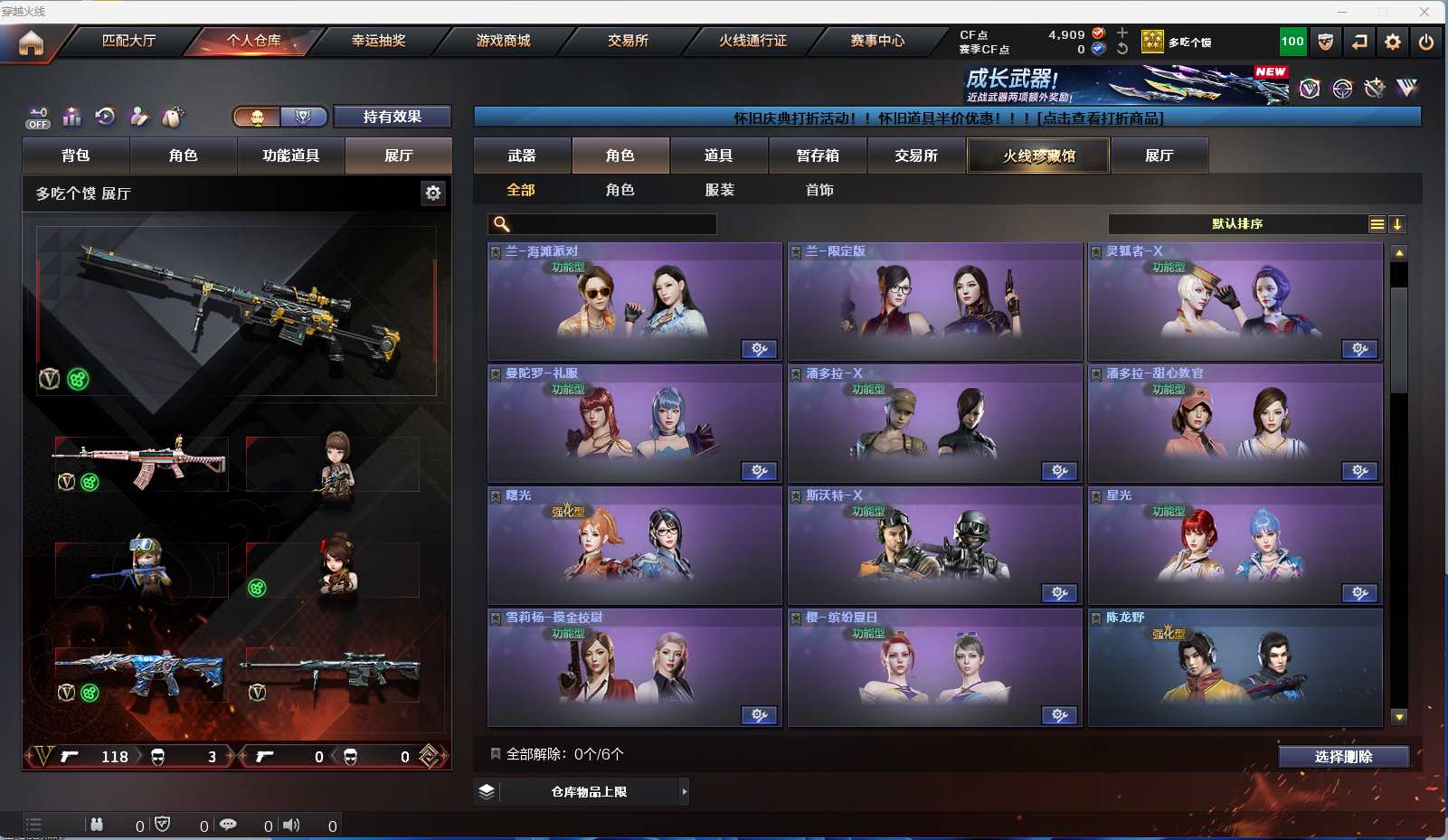This screenshot has height=840, width=1448.
Task: Switch to the 背包 tab
Action: [76, 156]
